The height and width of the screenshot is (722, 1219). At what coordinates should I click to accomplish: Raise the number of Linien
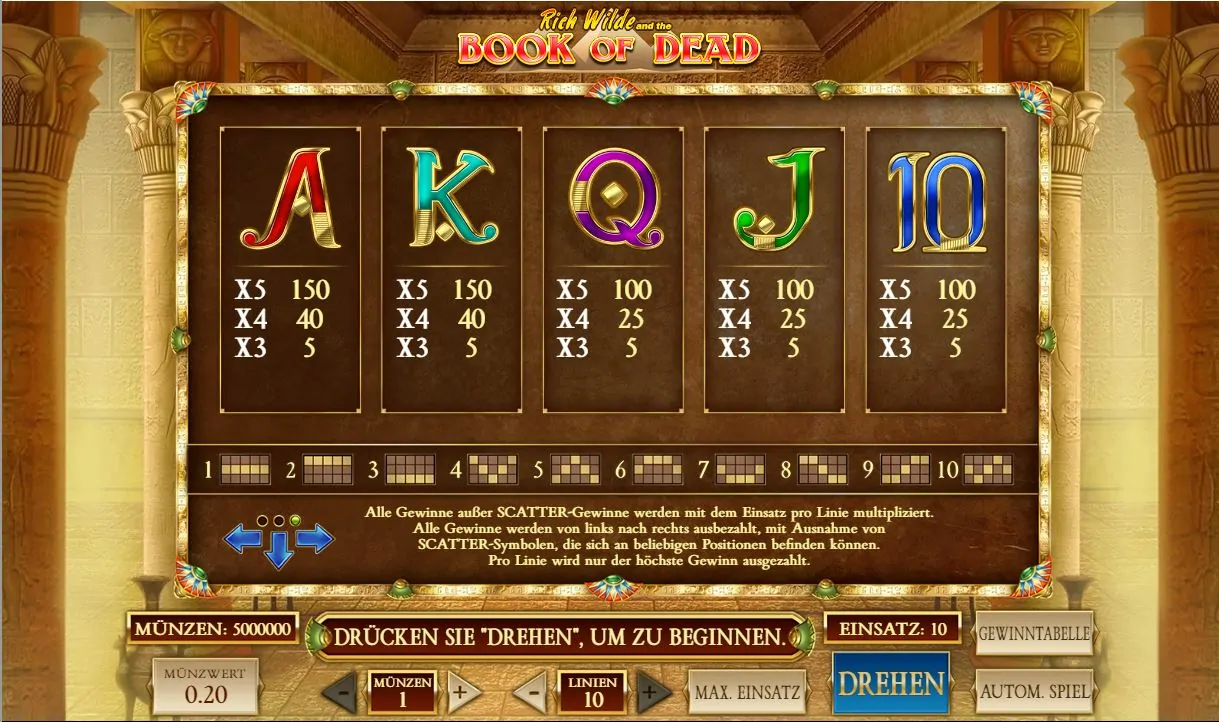653,691
